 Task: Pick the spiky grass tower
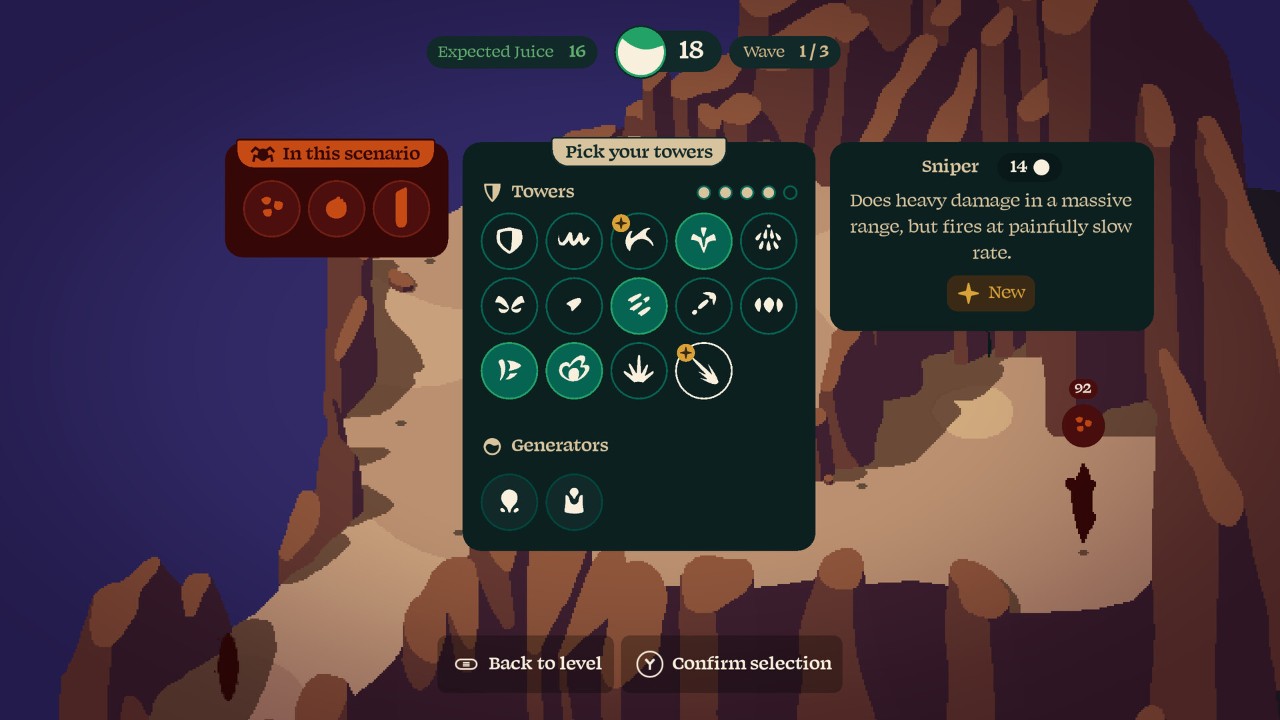[x=639, y=371]
